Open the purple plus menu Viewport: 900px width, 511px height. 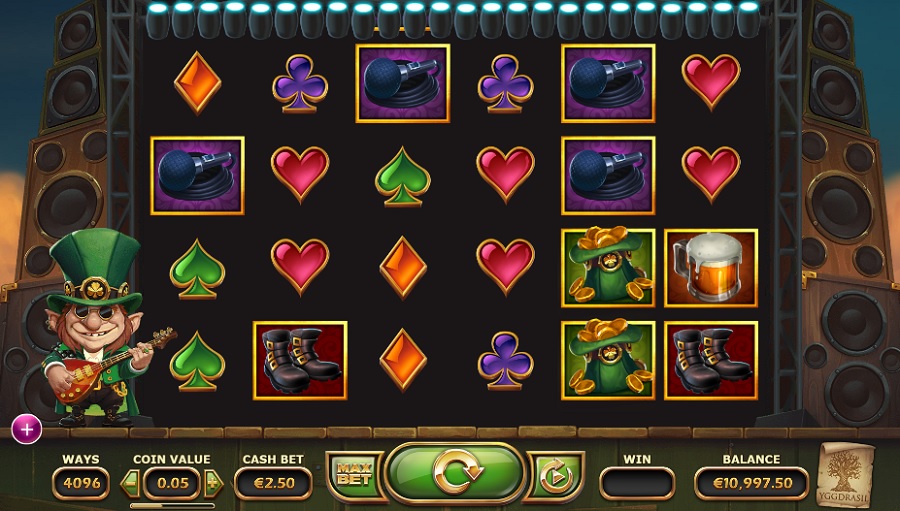(26, 429)
